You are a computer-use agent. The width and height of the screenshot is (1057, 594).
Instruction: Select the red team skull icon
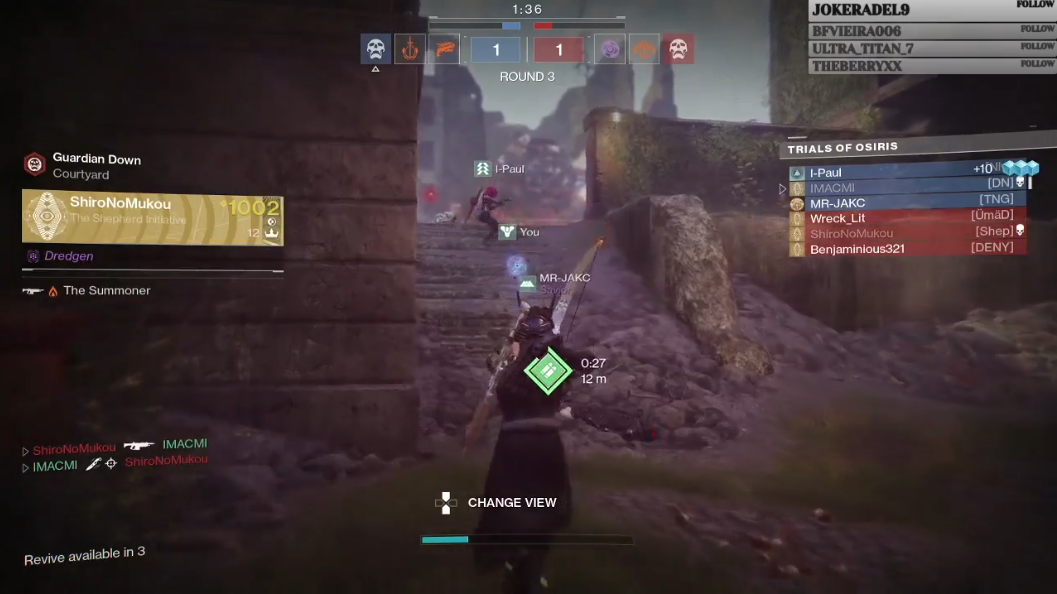(679, 48)
